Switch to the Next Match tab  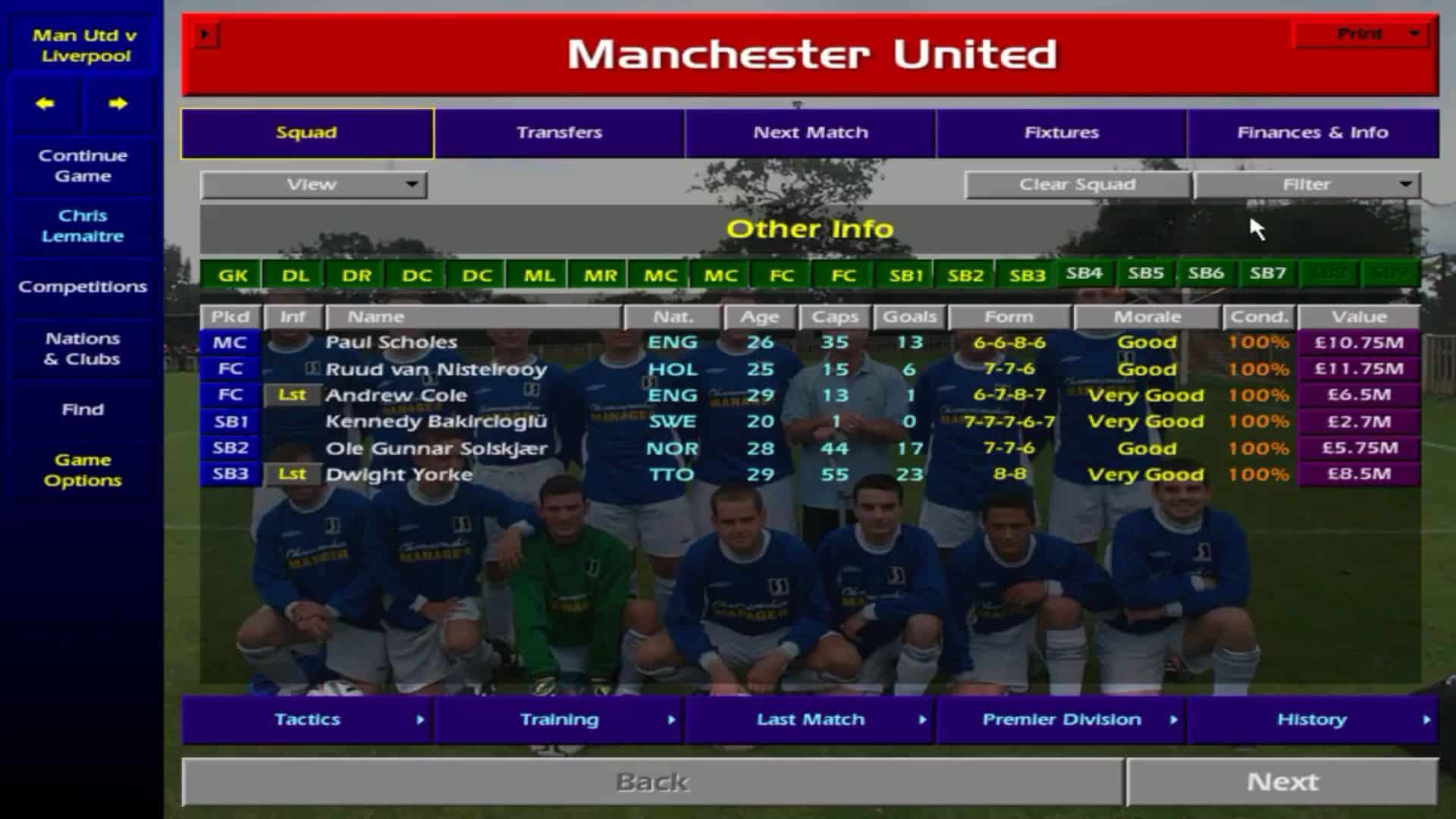point(810,133)
